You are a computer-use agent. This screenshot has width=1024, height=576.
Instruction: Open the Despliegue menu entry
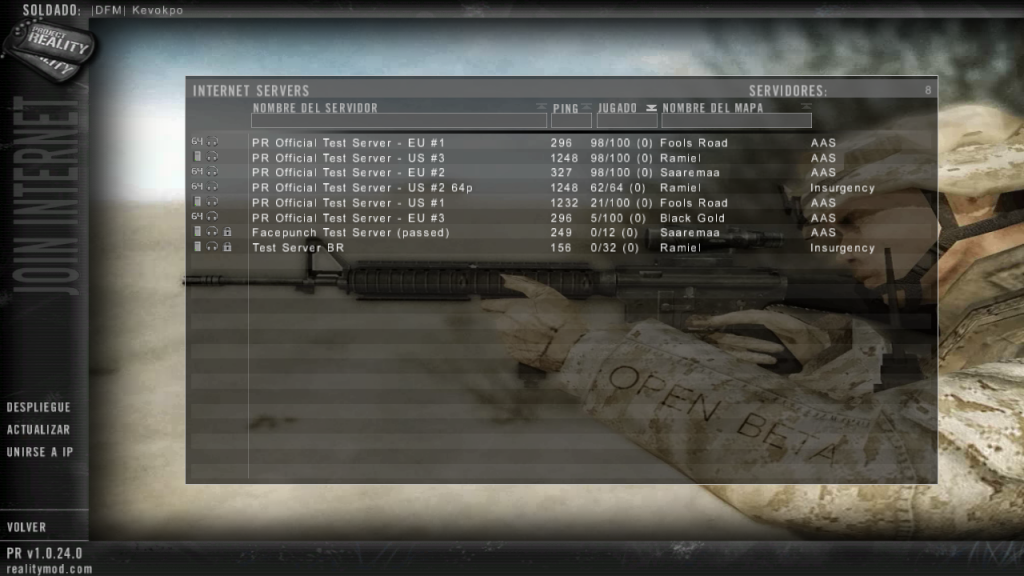[38, 408]
